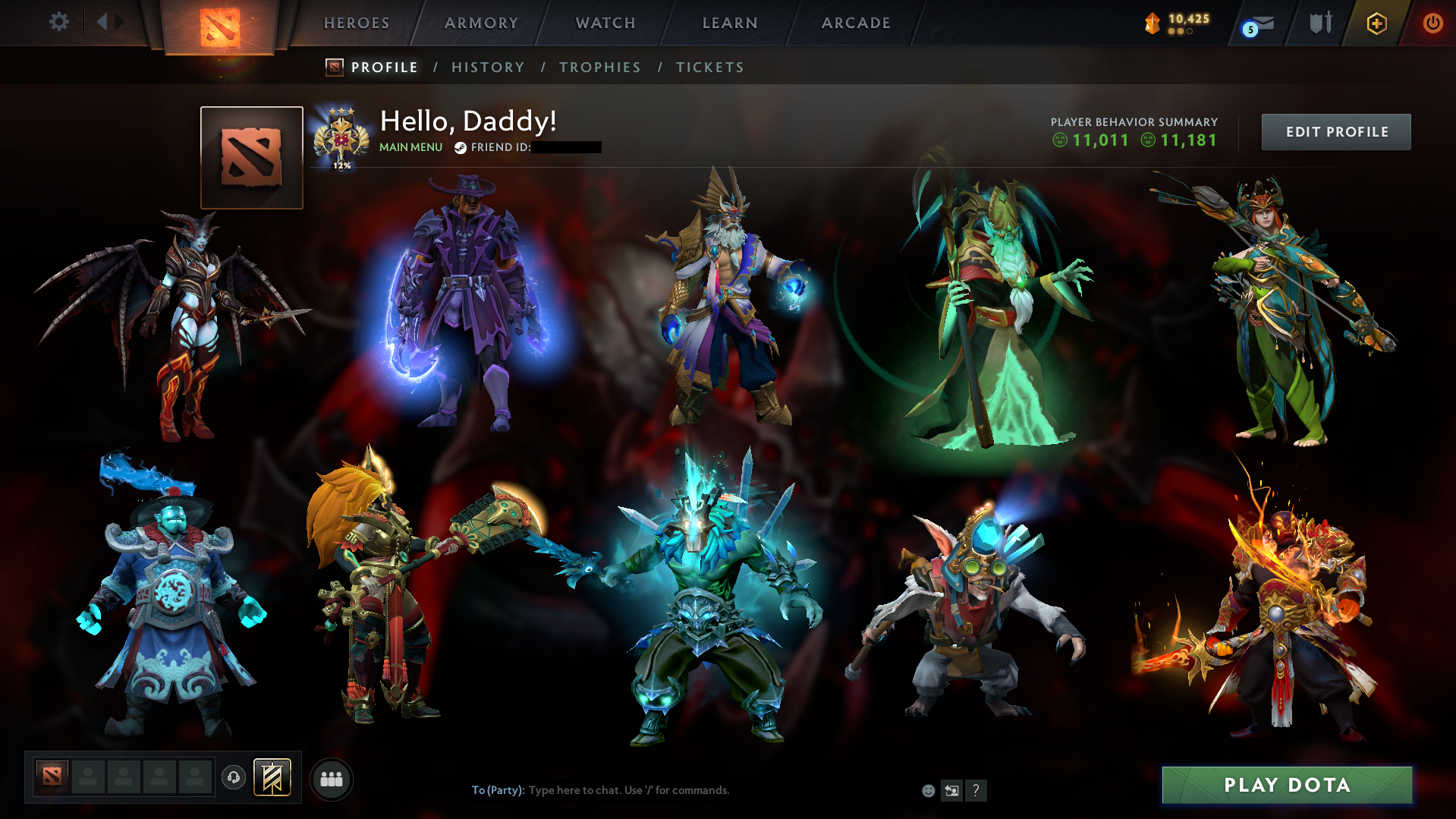Screen dimensions: 1456x819
Task: Click the question mark help icon
Action: tap(976, 790)
